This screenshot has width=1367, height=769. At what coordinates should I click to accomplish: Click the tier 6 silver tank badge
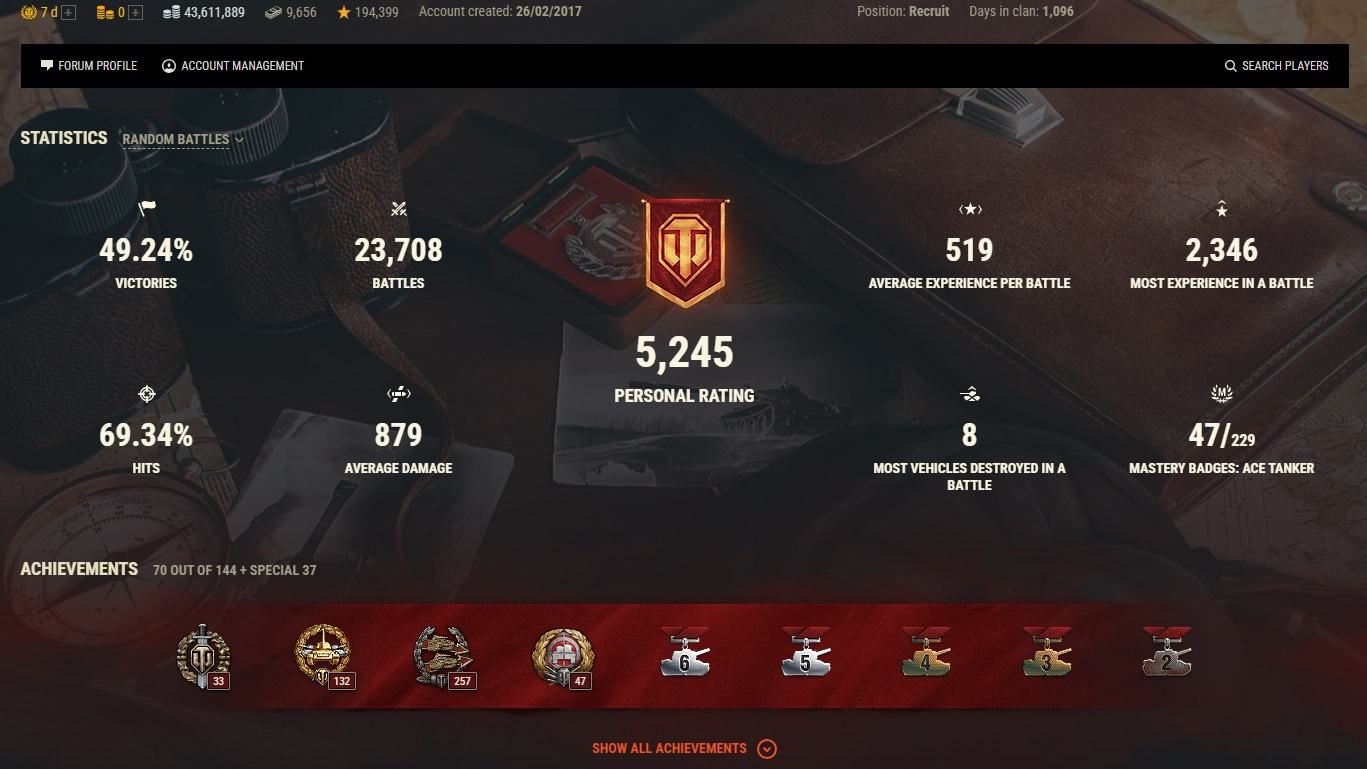click(x=684, y=653)
